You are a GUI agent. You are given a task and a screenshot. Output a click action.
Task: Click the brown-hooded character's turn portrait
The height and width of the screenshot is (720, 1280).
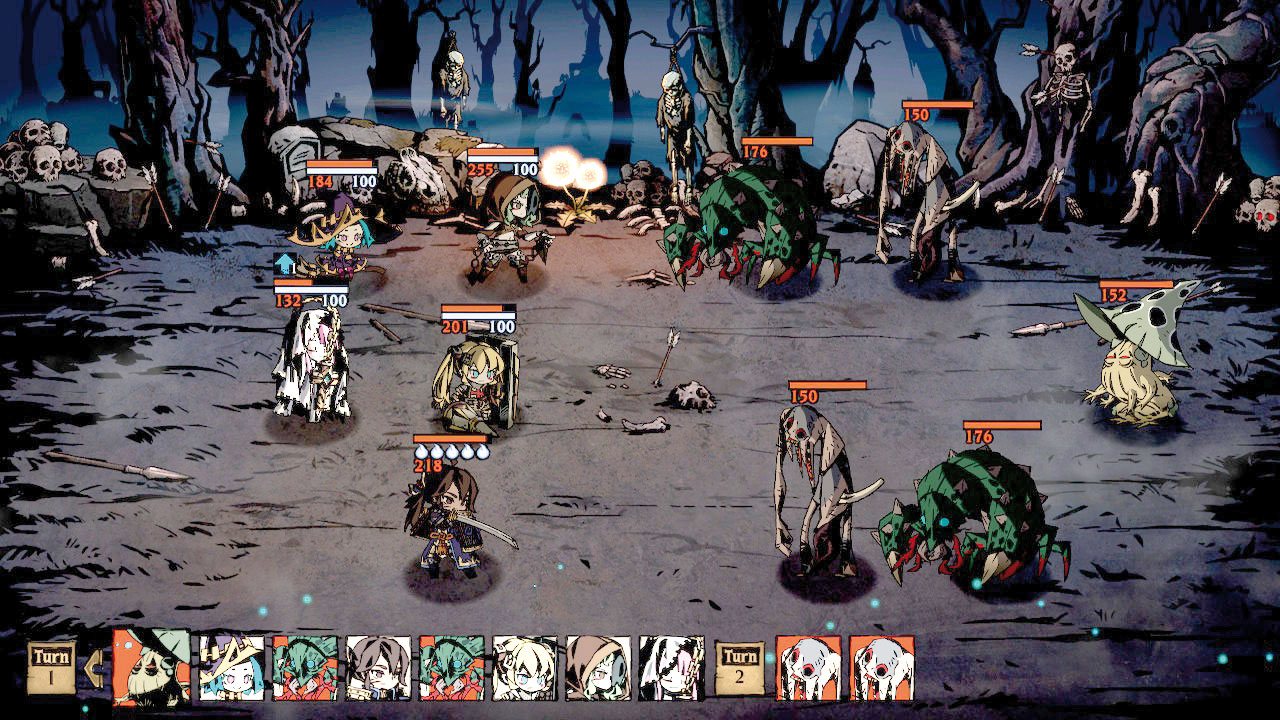point(598,668)
